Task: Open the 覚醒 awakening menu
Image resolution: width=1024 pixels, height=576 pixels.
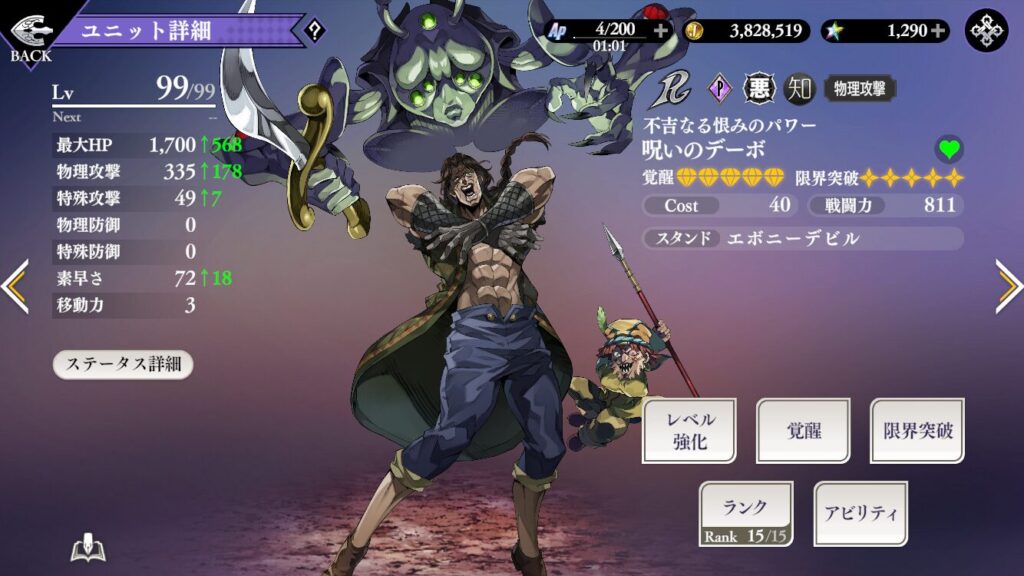Action: [x=803, y=430]
